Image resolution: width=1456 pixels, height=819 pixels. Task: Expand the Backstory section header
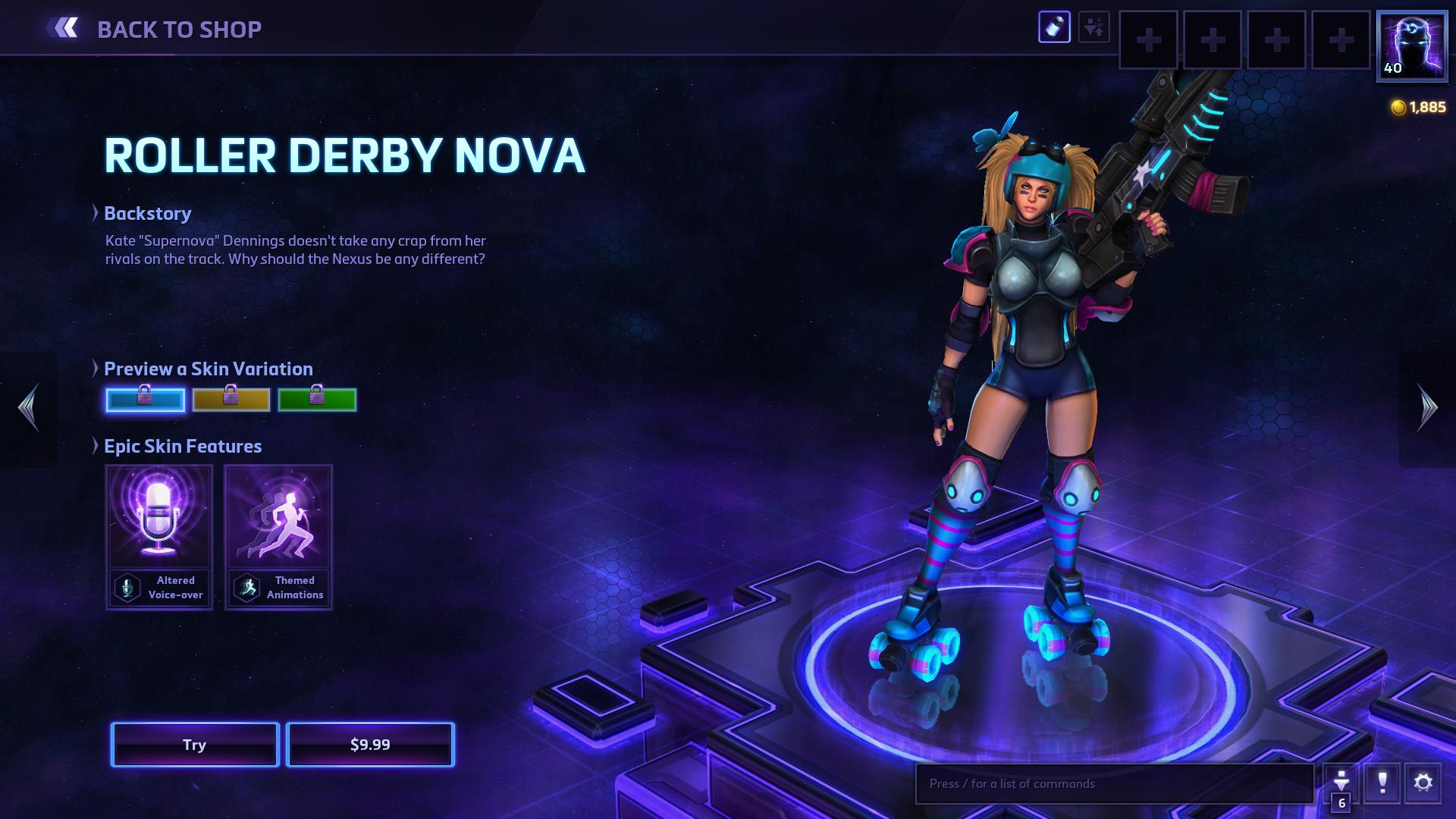click(147, 213)
